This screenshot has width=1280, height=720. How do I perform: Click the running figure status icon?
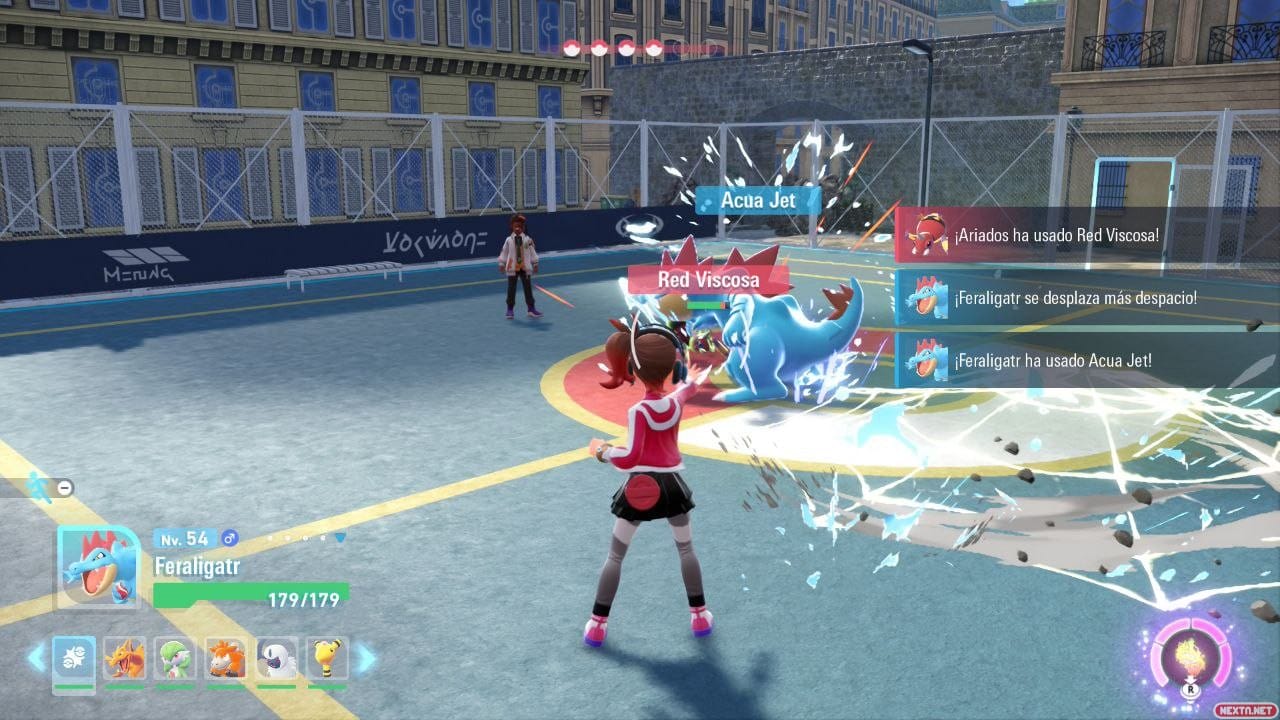click(40, 486)
